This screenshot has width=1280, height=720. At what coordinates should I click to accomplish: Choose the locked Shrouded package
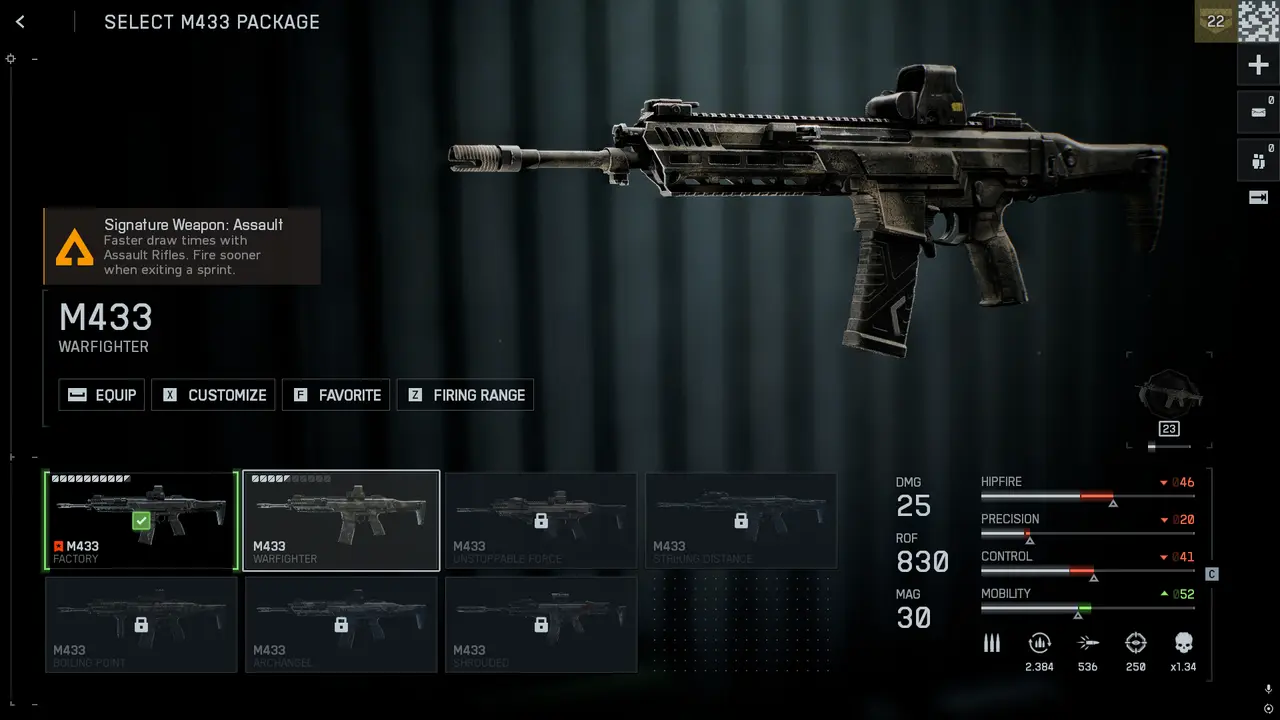tap(541, 624)
